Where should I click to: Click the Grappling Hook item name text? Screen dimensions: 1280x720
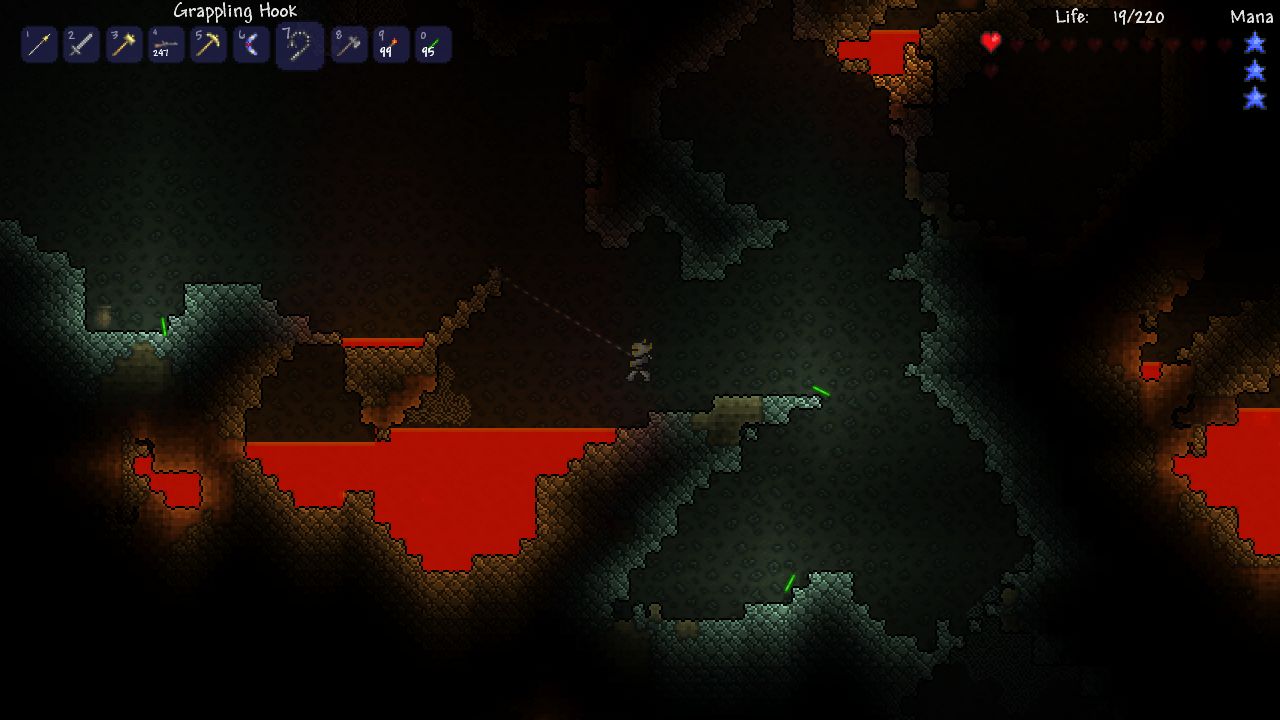[234, 10]
